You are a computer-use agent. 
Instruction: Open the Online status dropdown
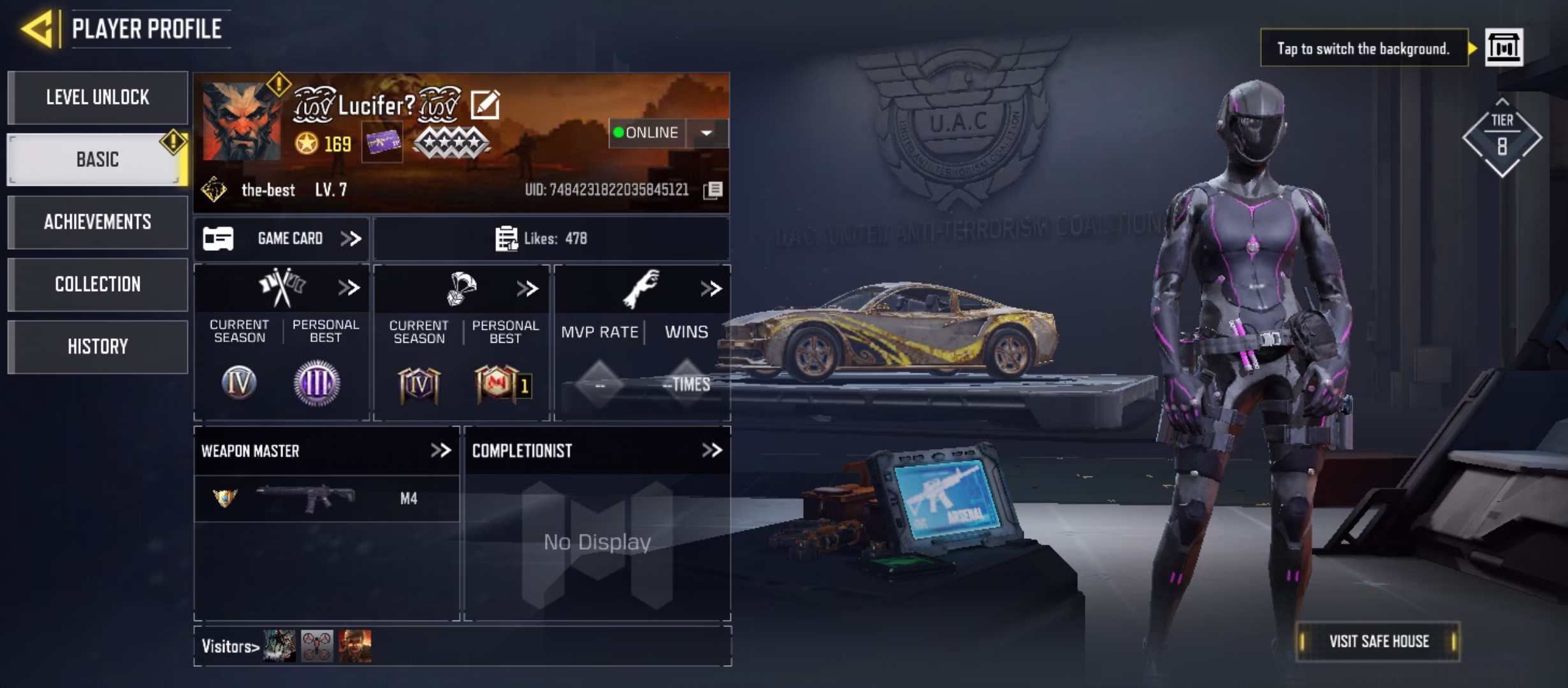point(706,133)
